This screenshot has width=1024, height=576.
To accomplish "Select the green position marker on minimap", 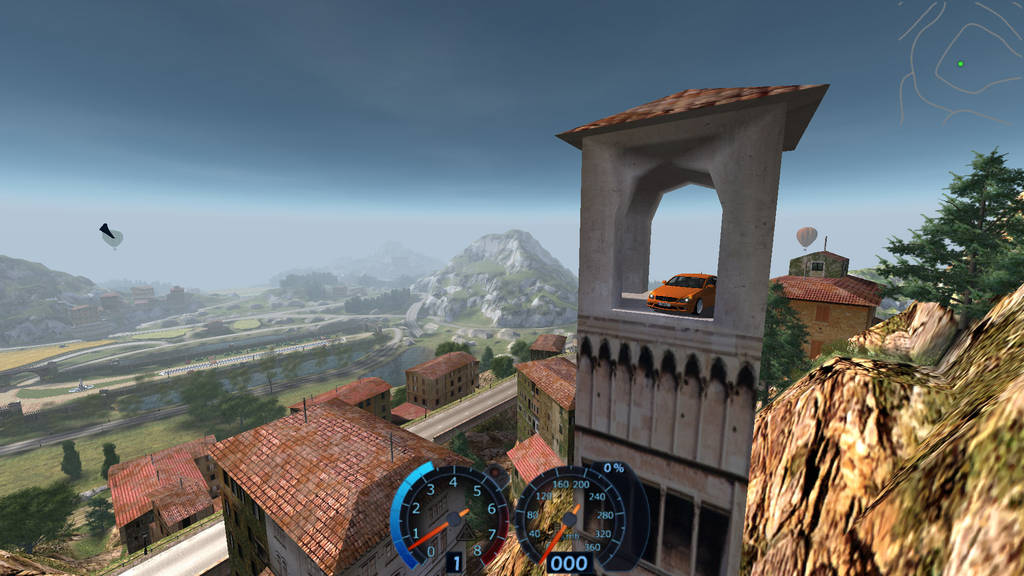I will click(x=960, y=64).
